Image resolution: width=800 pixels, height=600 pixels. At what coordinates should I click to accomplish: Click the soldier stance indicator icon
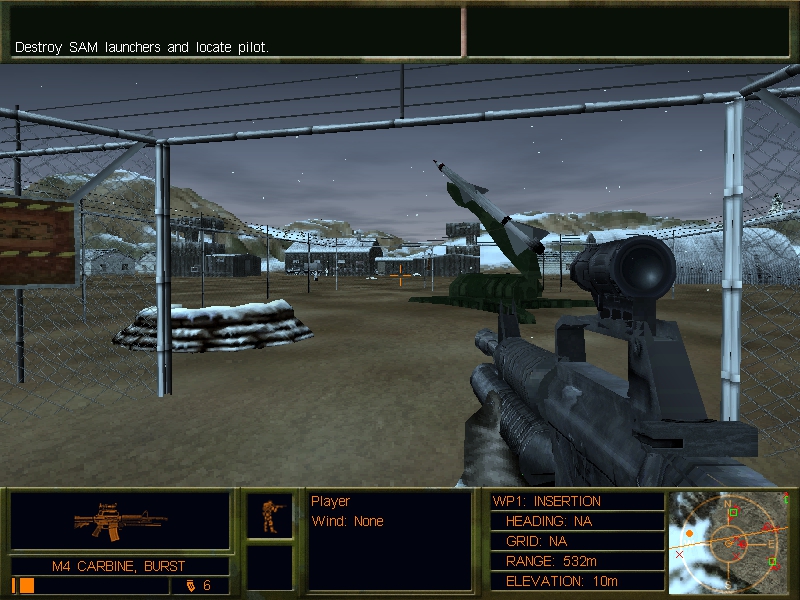pyautogui.click(x=270, y=516)
